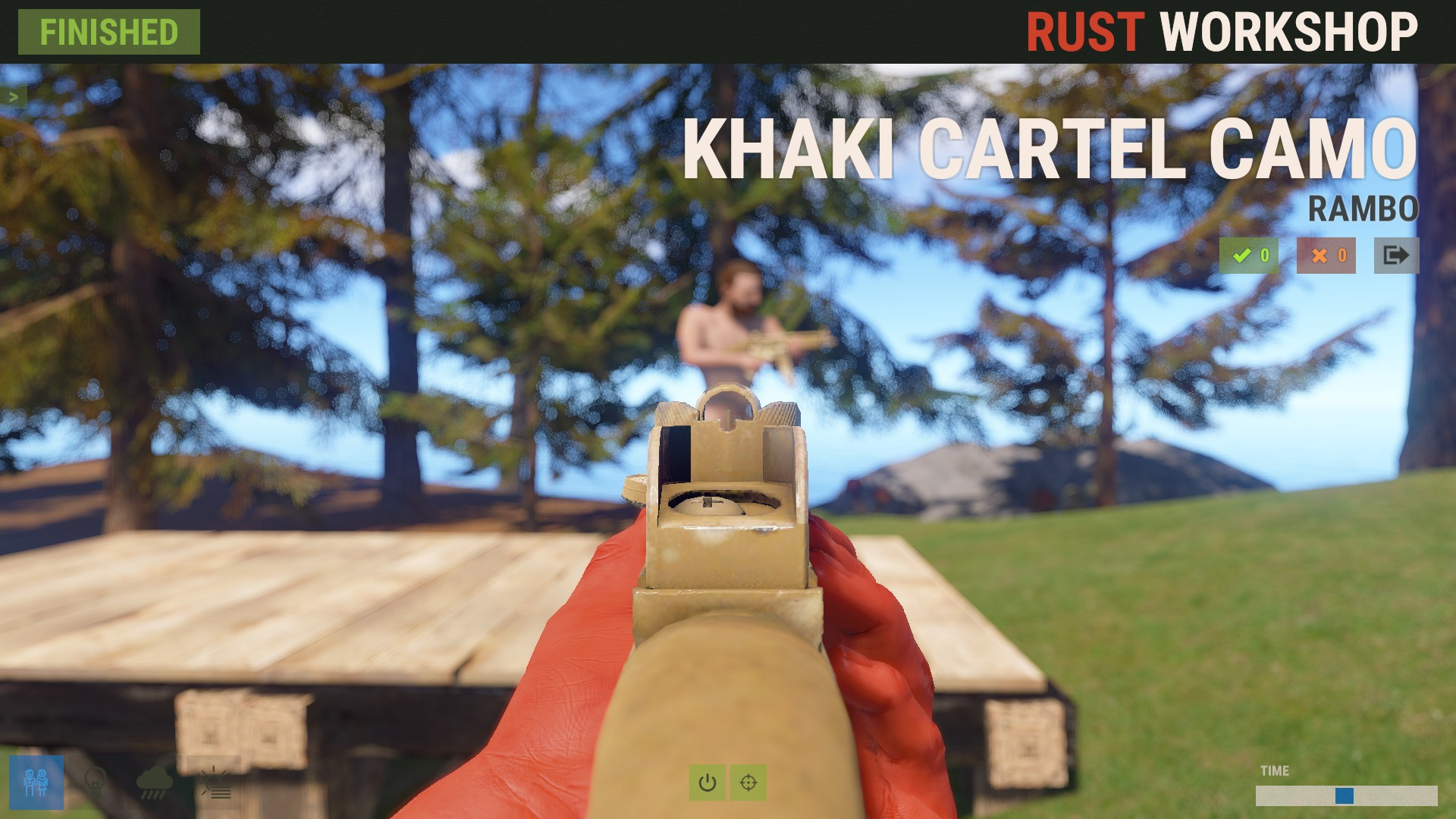Click the exit arrow icon near the votes
This screenshot has height=819, width=1456.
(1396, 256)
